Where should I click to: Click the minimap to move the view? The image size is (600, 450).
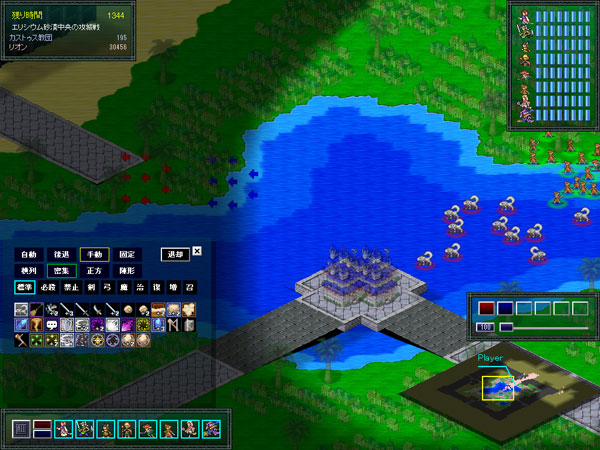pos(497,387)
